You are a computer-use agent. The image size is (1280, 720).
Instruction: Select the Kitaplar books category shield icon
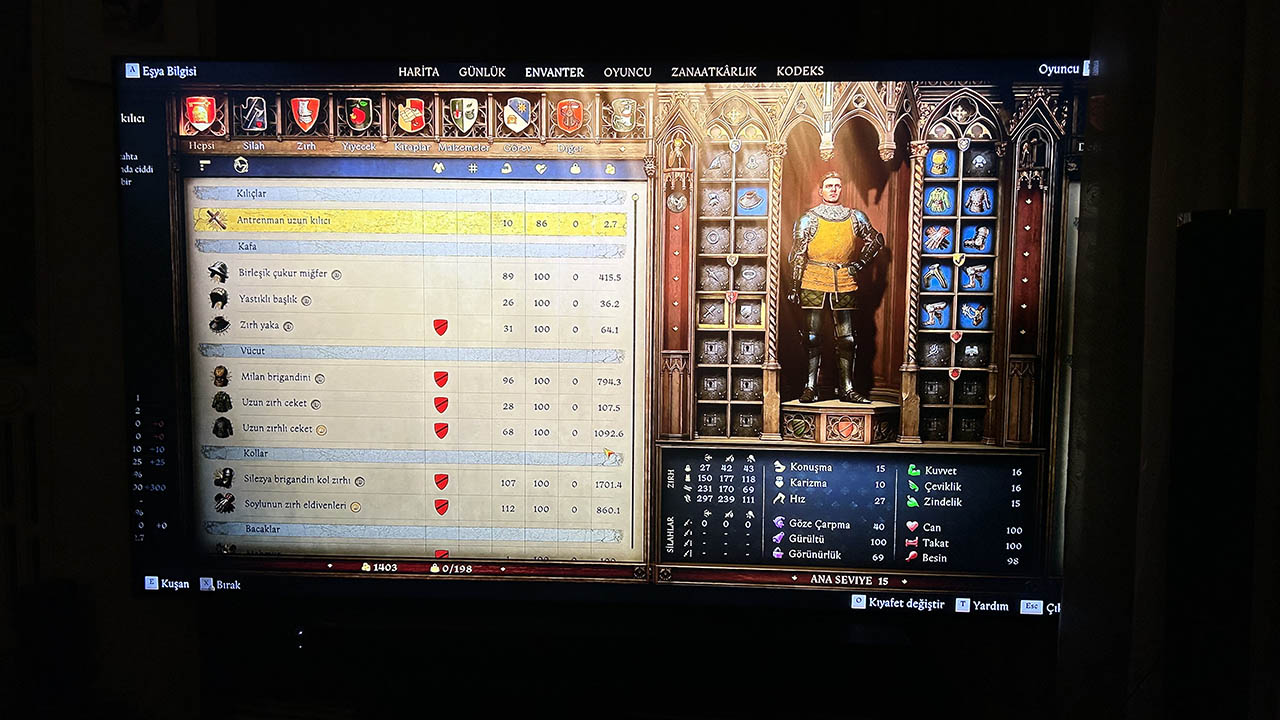tap(412, 115)
